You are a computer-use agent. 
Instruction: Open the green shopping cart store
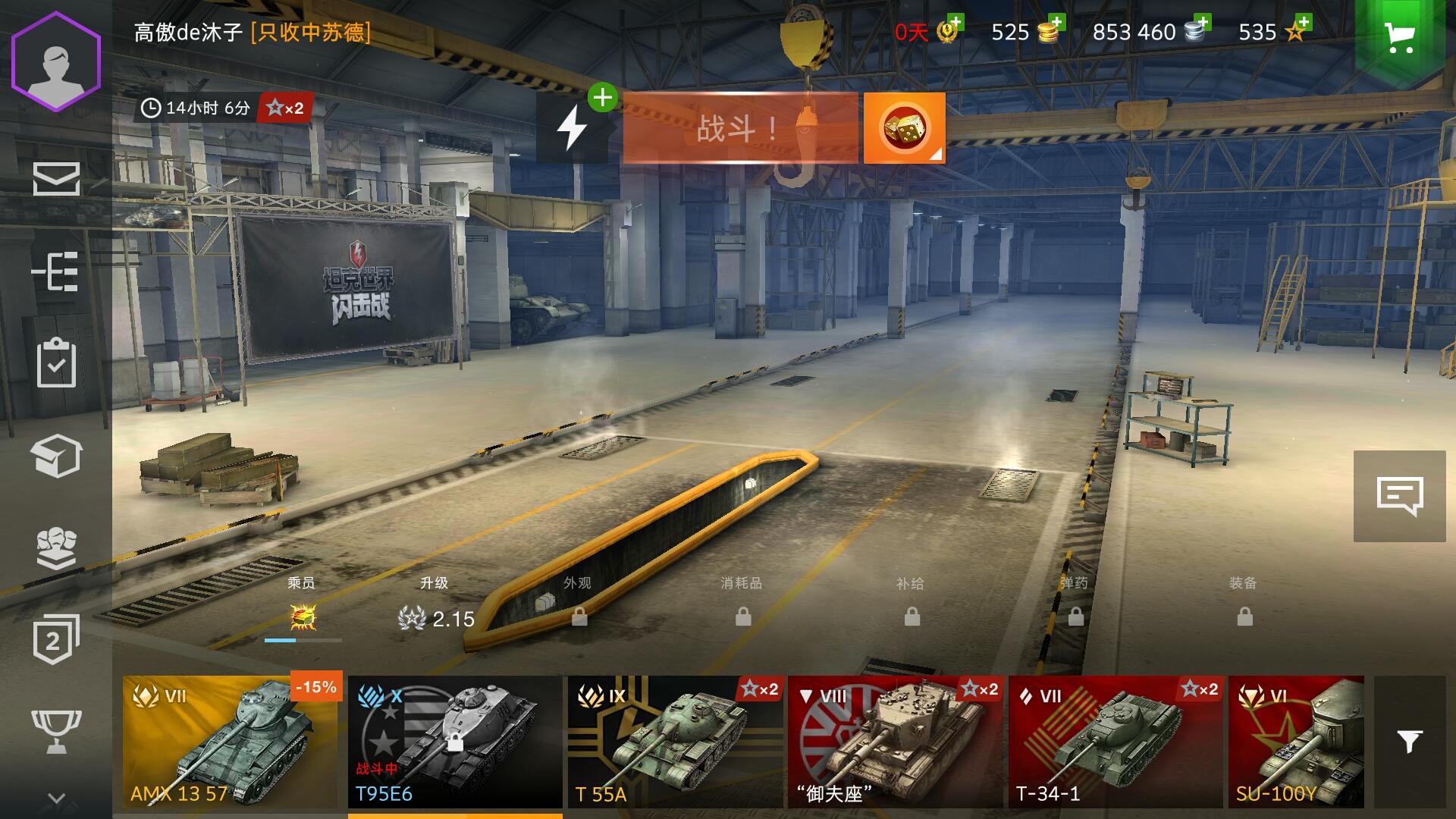click(1402, 36)
